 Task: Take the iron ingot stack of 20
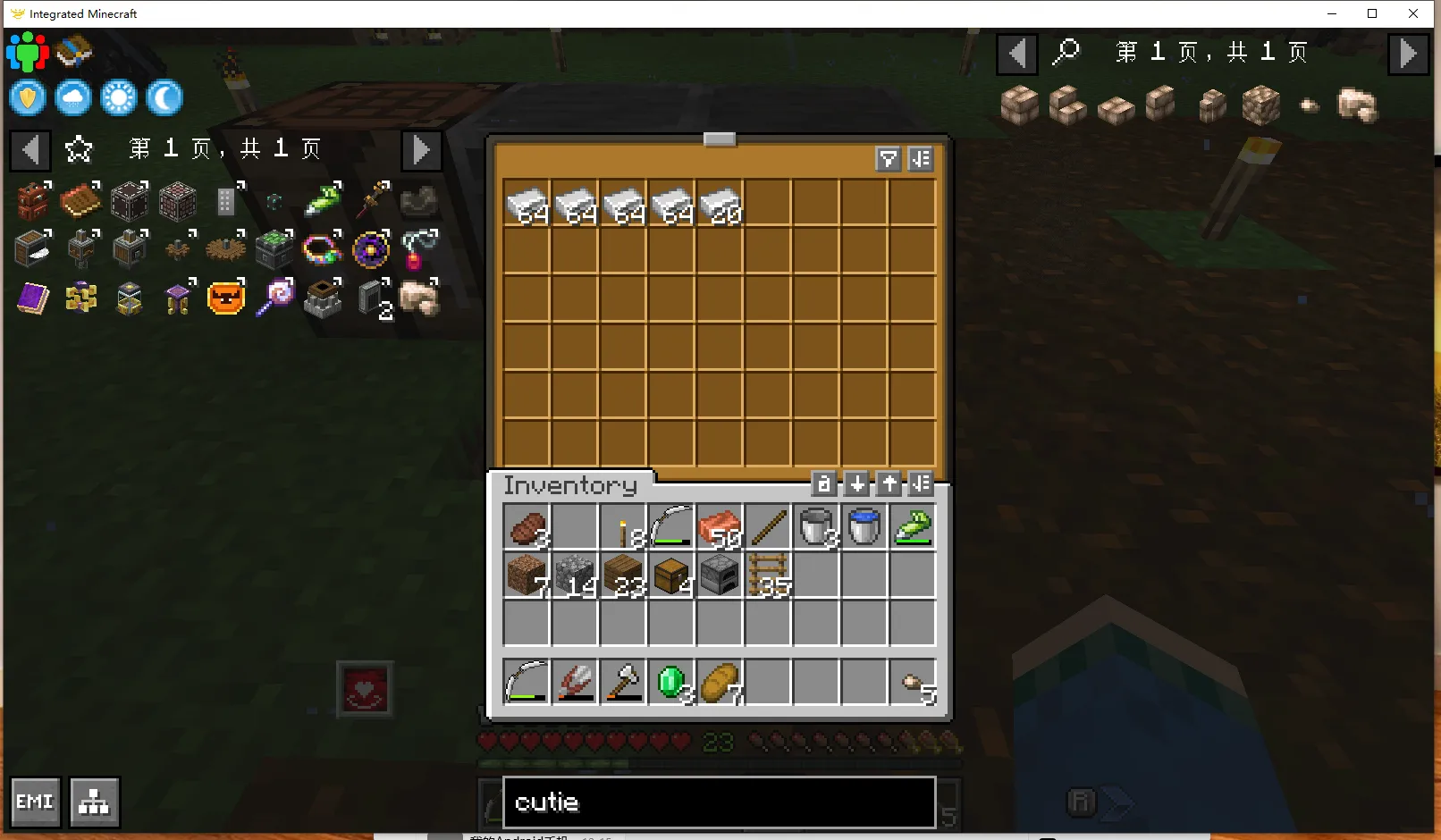720,205
